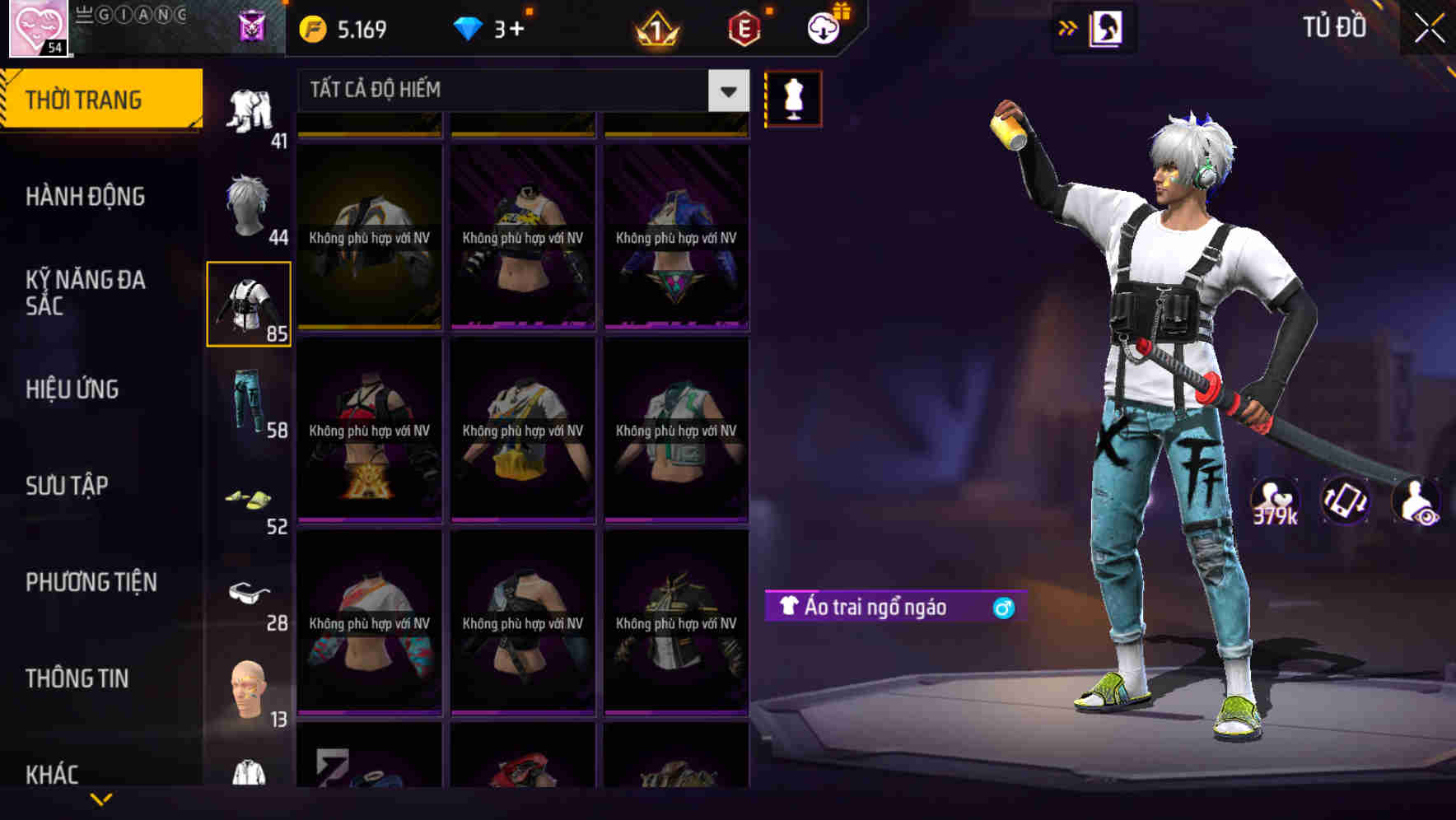Collapse the left menu via bottom chevron
1456x820 pixels.
click(x=101, y=798)
